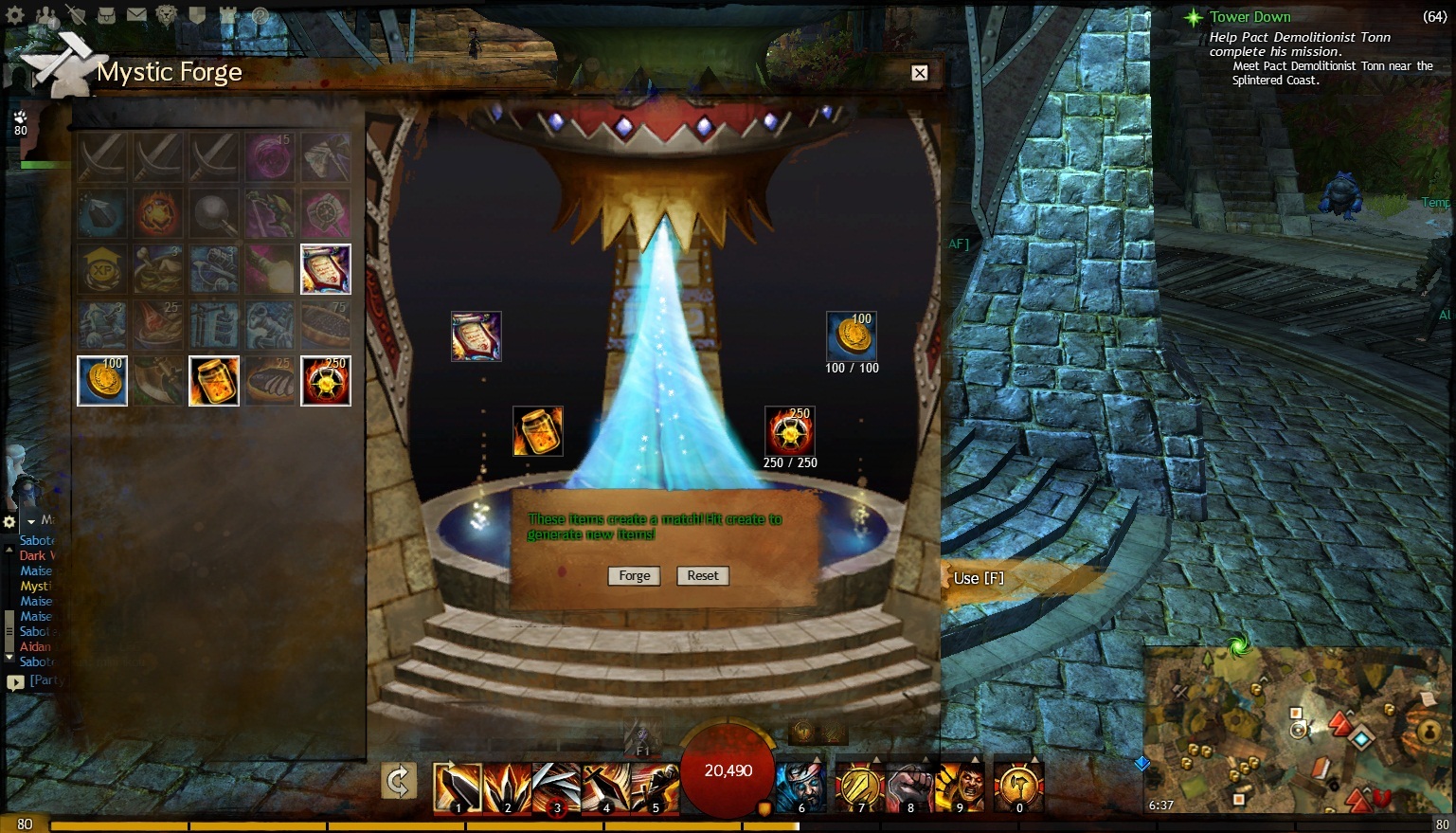Screen dimensions: 1456x833
Task: Open the inventory bag icon in top bar
Action: coord(106,15)
